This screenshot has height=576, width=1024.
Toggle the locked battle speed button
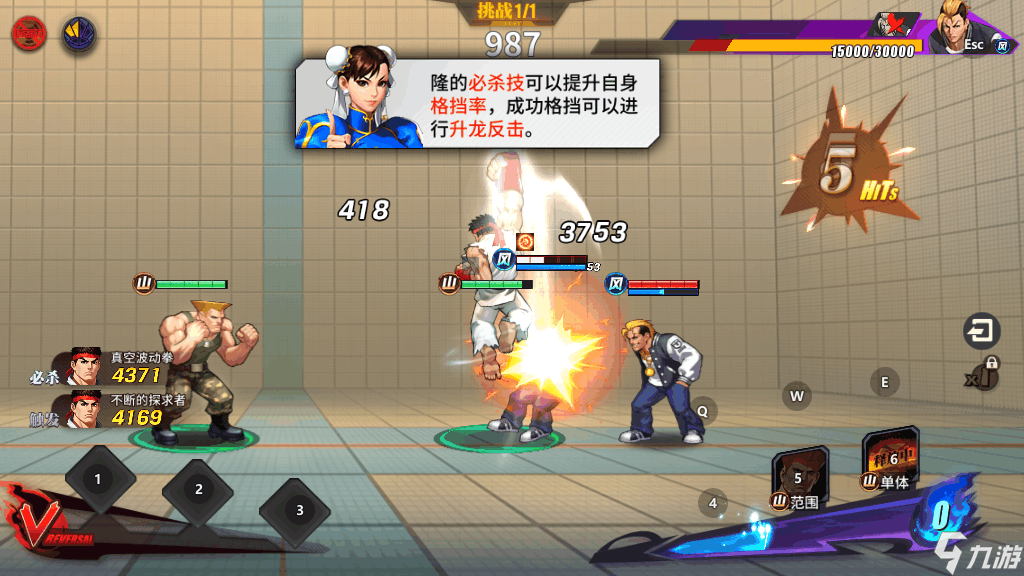point(984,374)
